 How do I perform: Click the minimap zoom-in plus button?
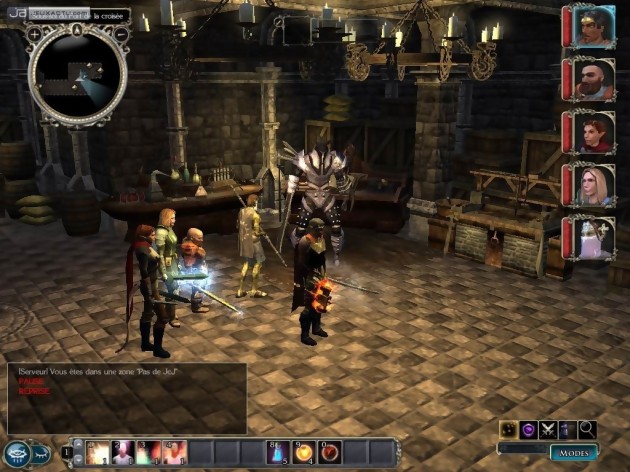[34, 32]
